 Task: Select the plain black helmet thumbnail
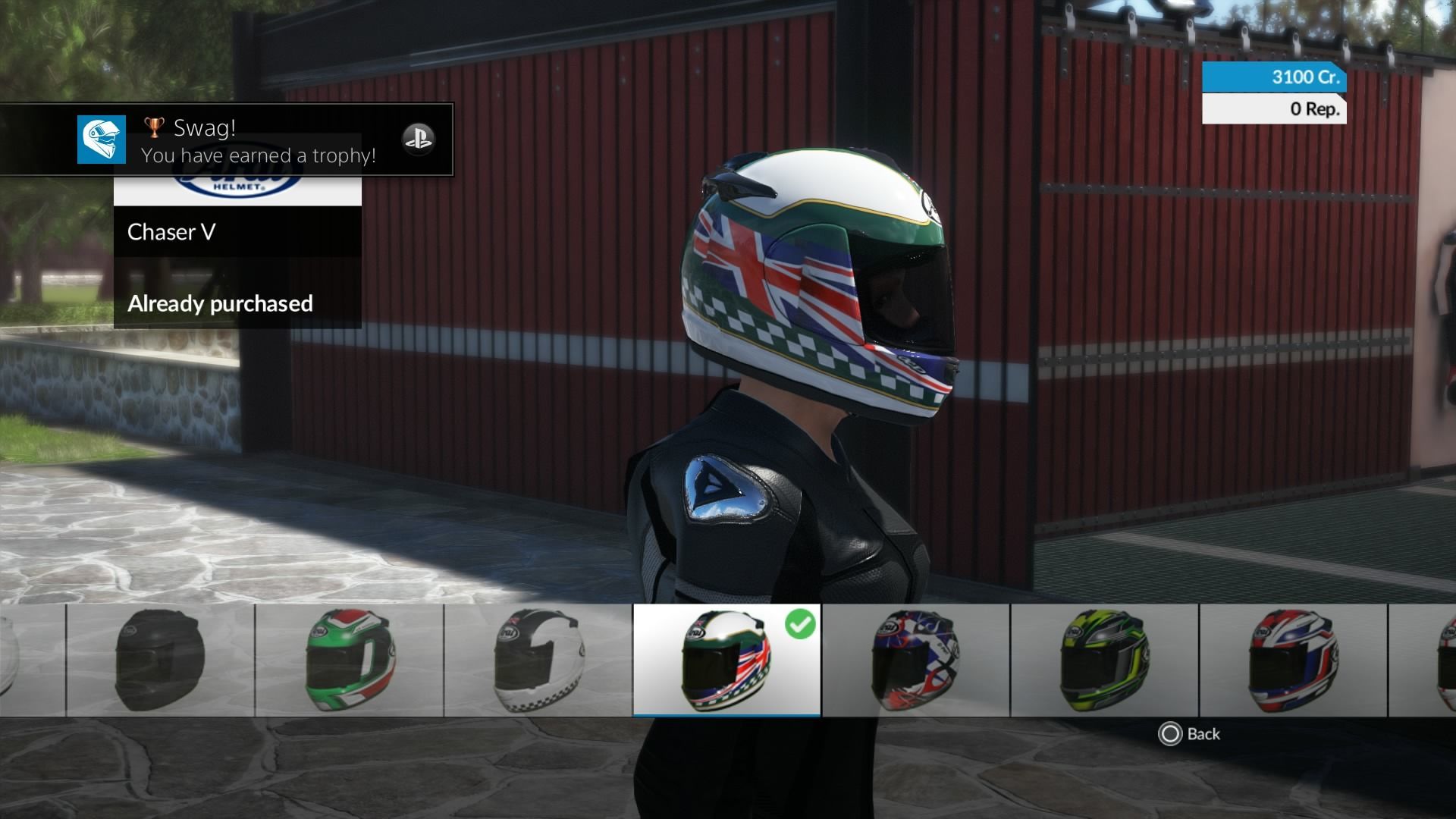point(160,660)
